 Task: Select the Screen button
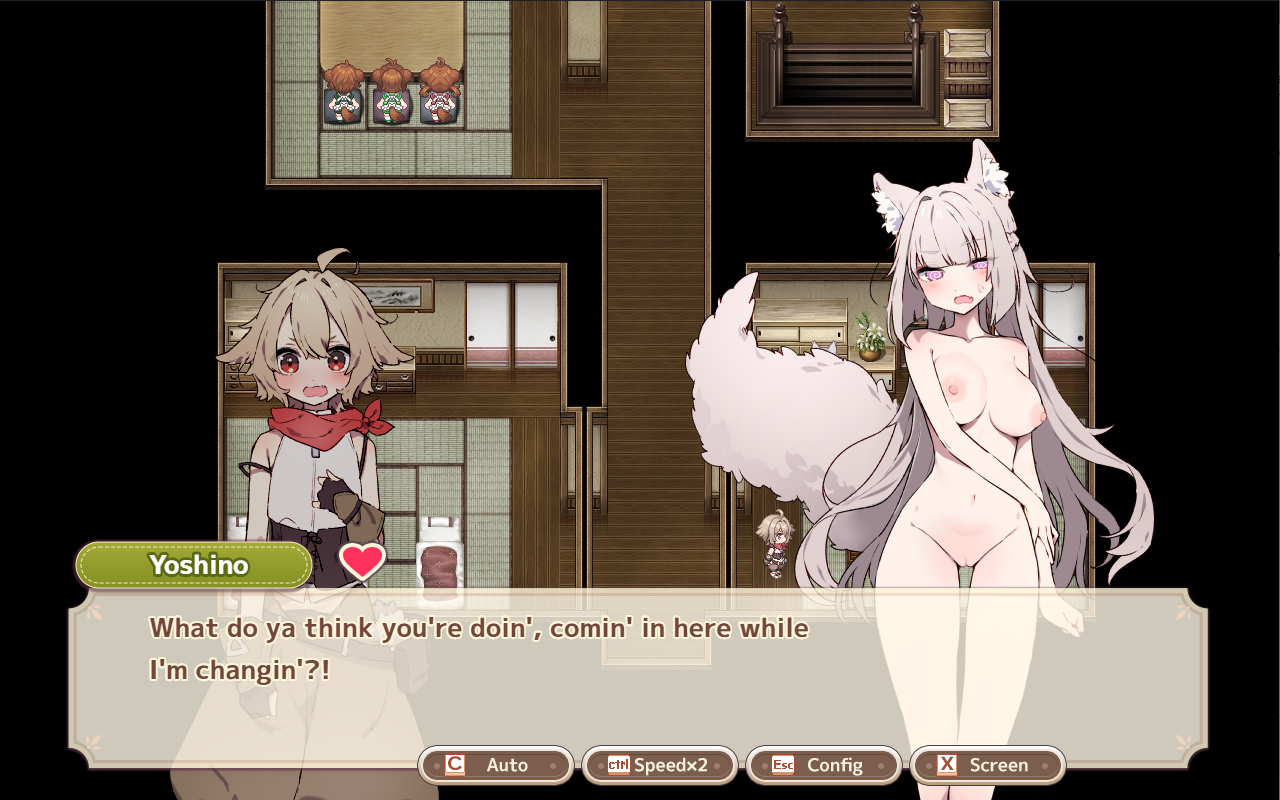click(988, 765)
